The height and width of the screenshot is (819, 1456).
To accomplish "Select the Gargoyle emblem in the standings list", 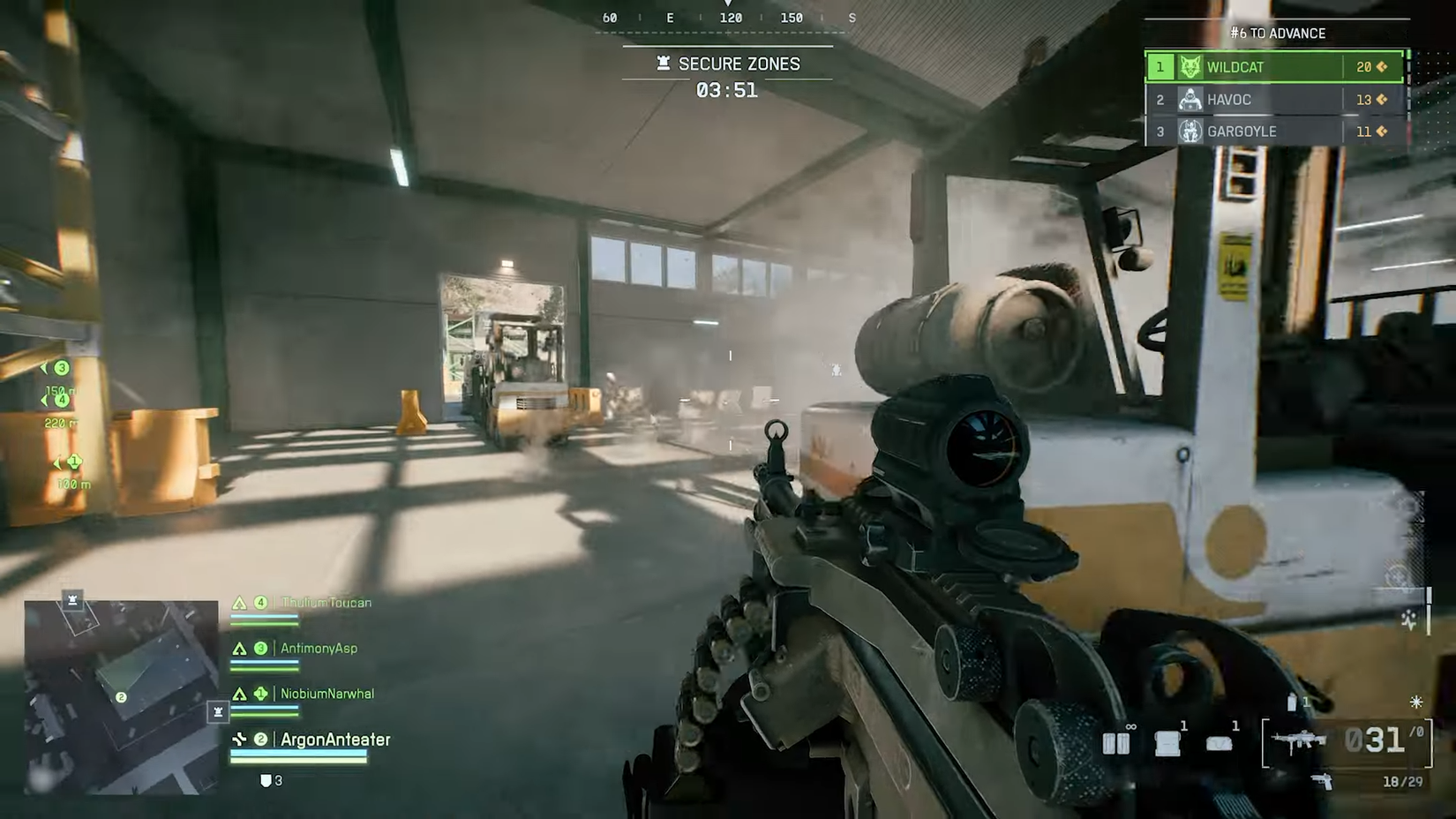I will click(1190, 131).
